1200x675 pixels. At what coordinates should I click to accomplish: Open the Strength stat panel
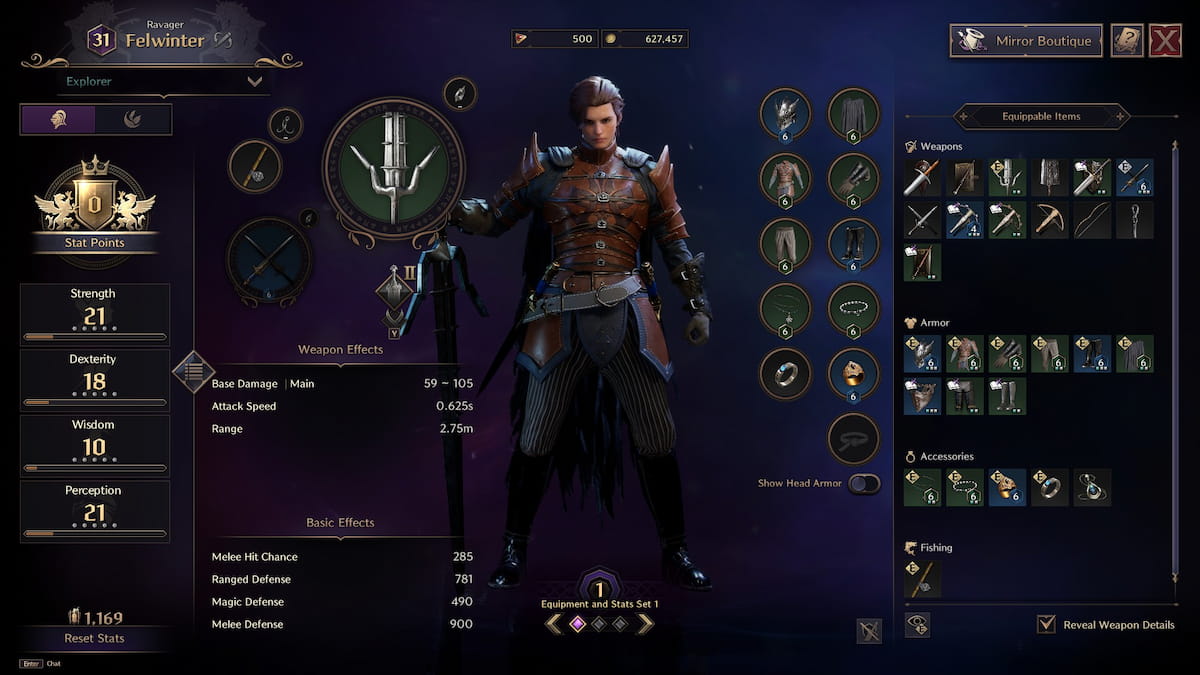94,314
